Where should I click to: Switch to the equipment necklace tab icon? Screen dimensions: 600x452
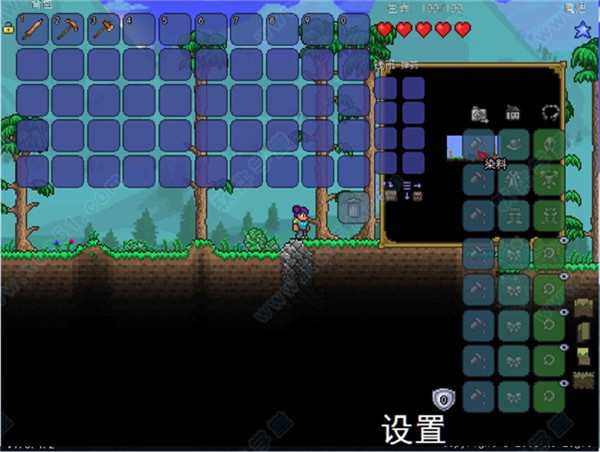click(x=548, y=113)
